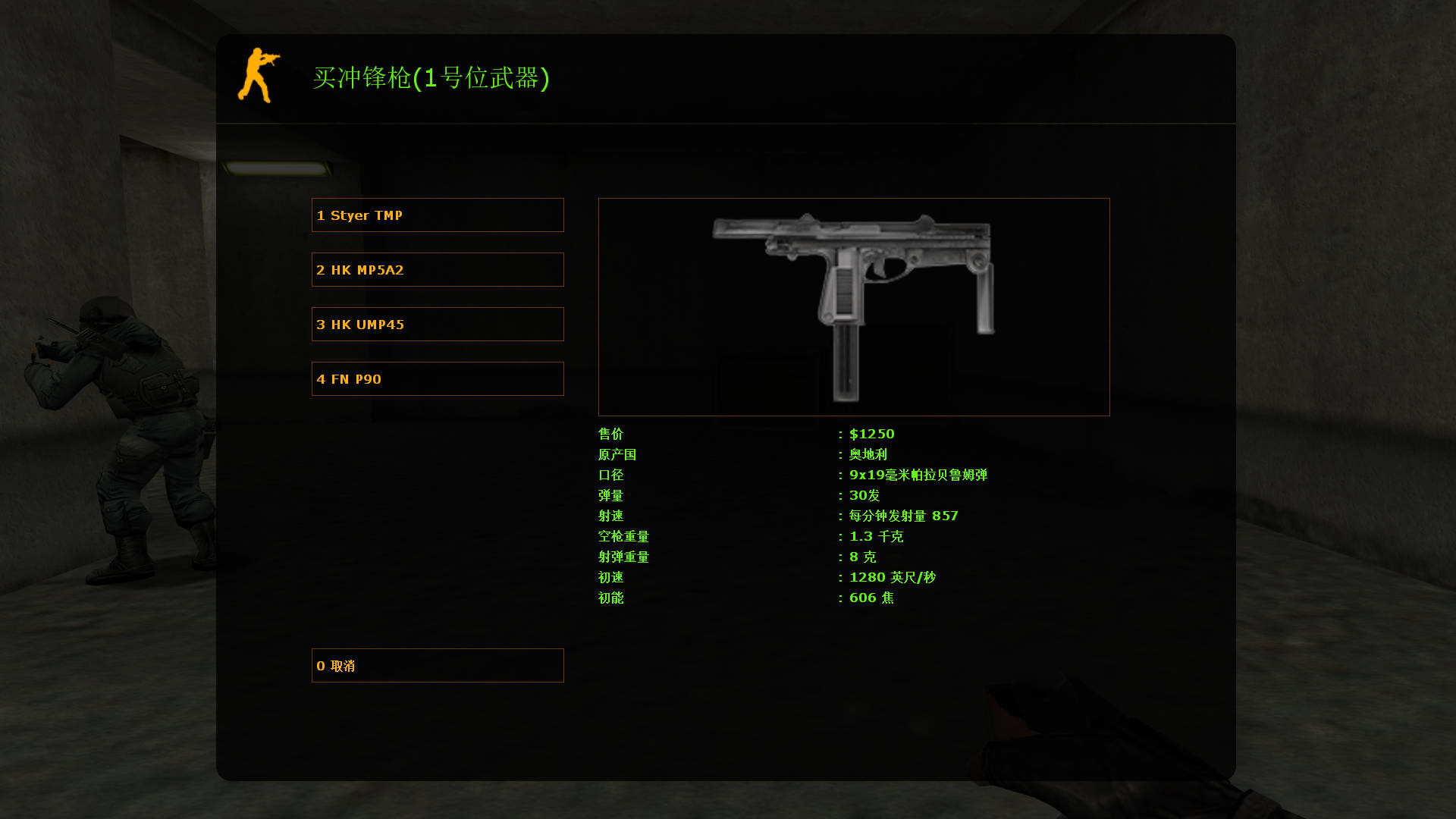
Task: Click the 奥地利 origin value text
Action: coord(868,454)
